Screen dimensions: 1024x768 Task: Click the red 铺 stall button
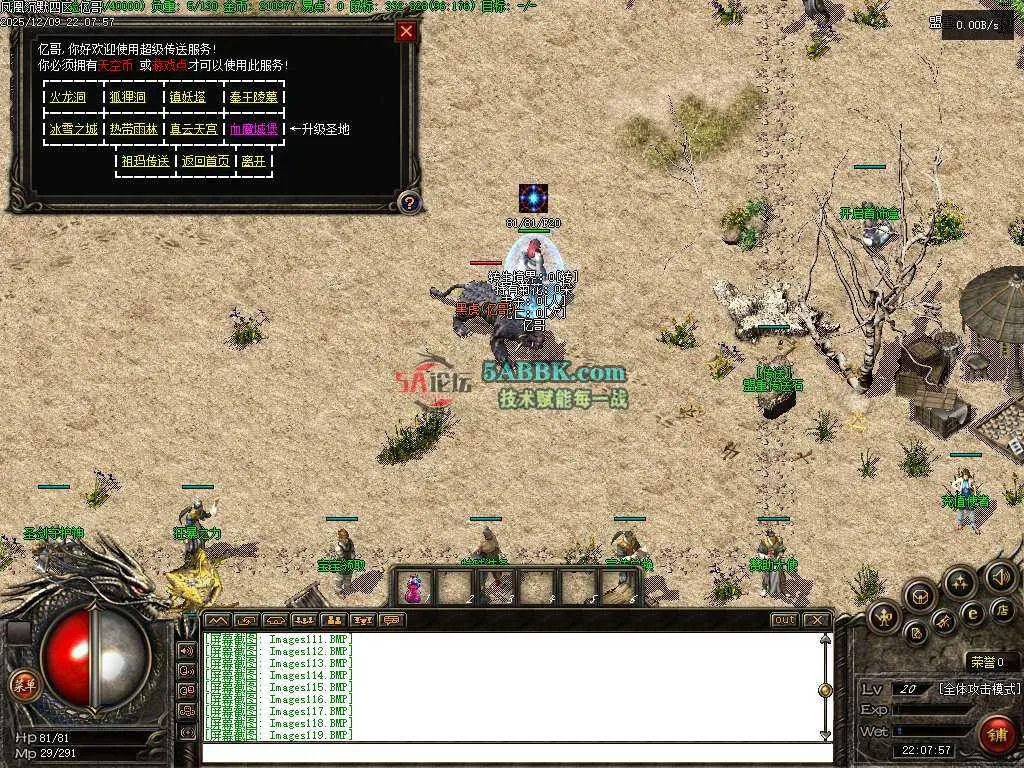point(996,734)
